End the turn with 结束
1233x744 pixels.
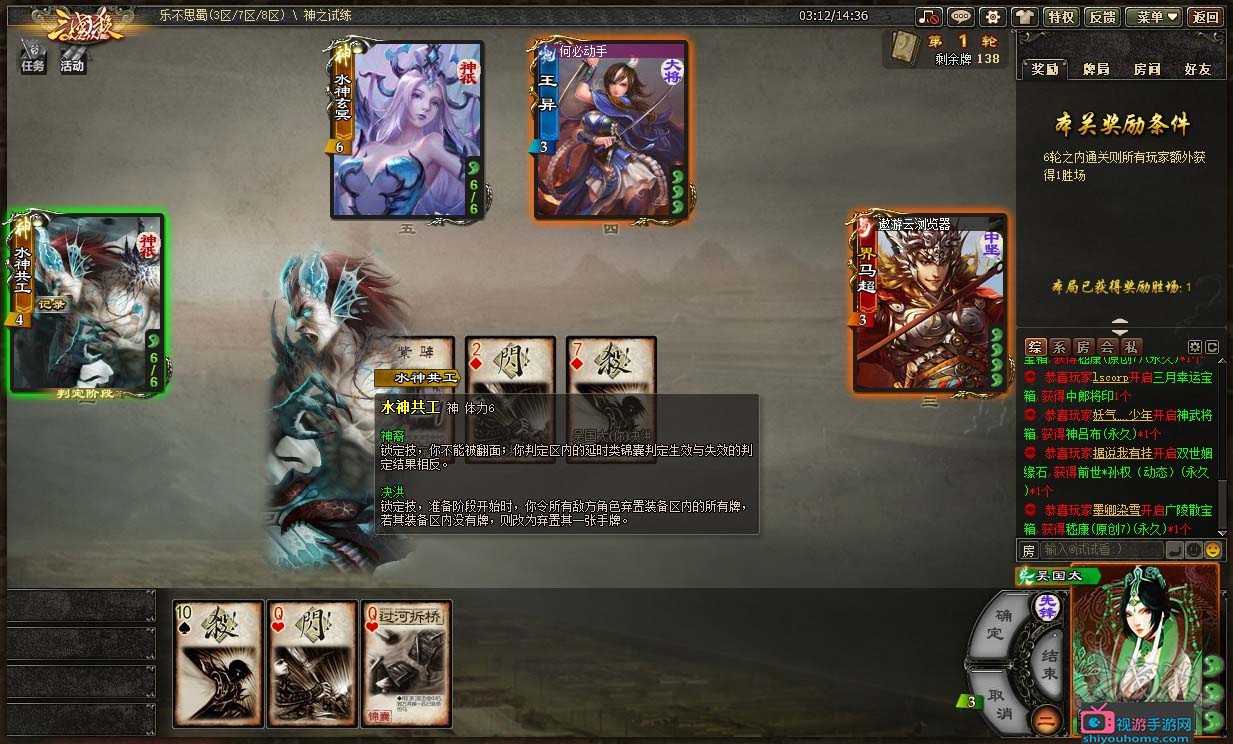pyautogui.click(x=1047, y=663)
